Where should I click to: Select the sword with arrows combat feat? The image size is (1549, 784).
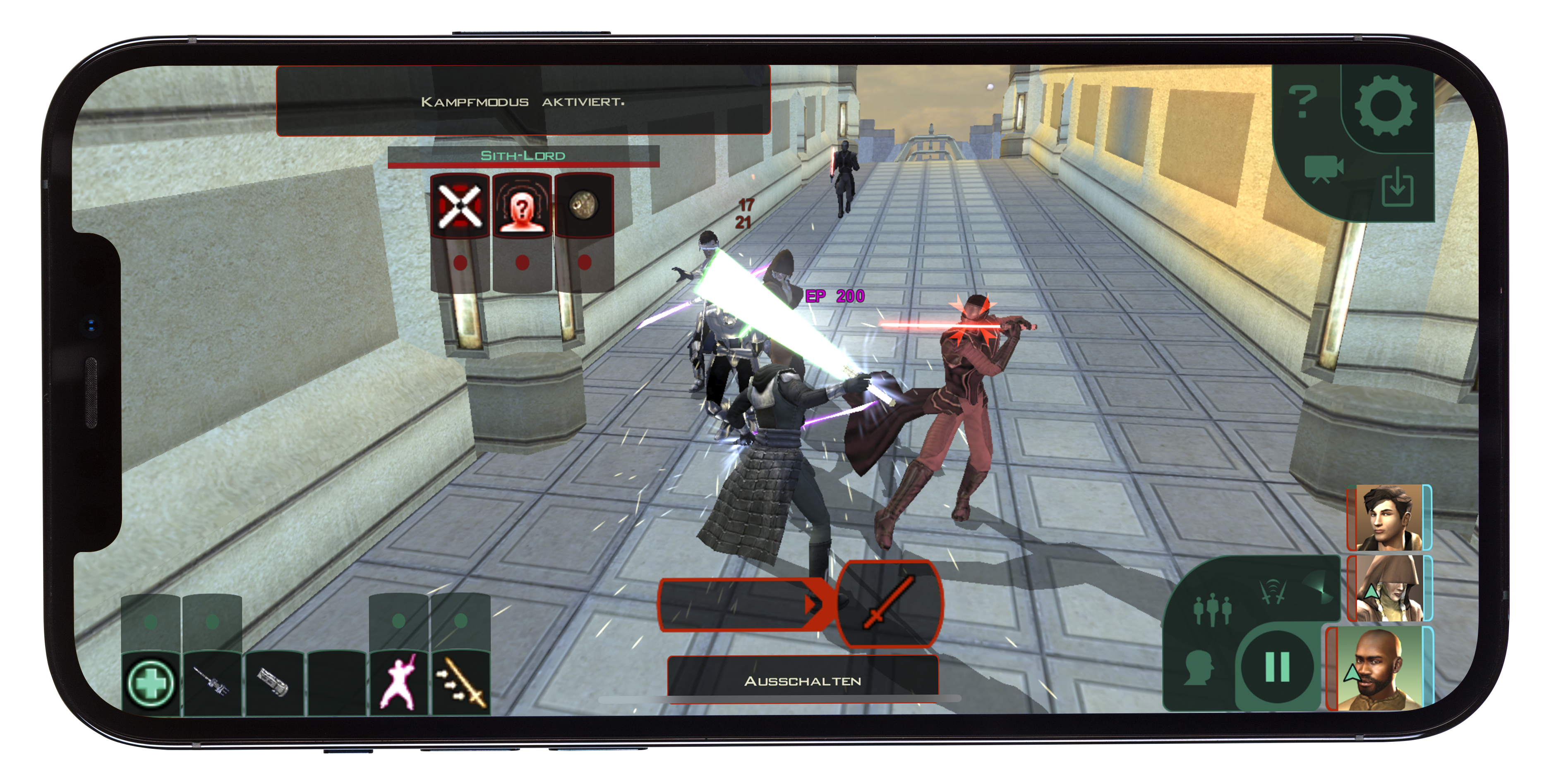pos(460,683)
